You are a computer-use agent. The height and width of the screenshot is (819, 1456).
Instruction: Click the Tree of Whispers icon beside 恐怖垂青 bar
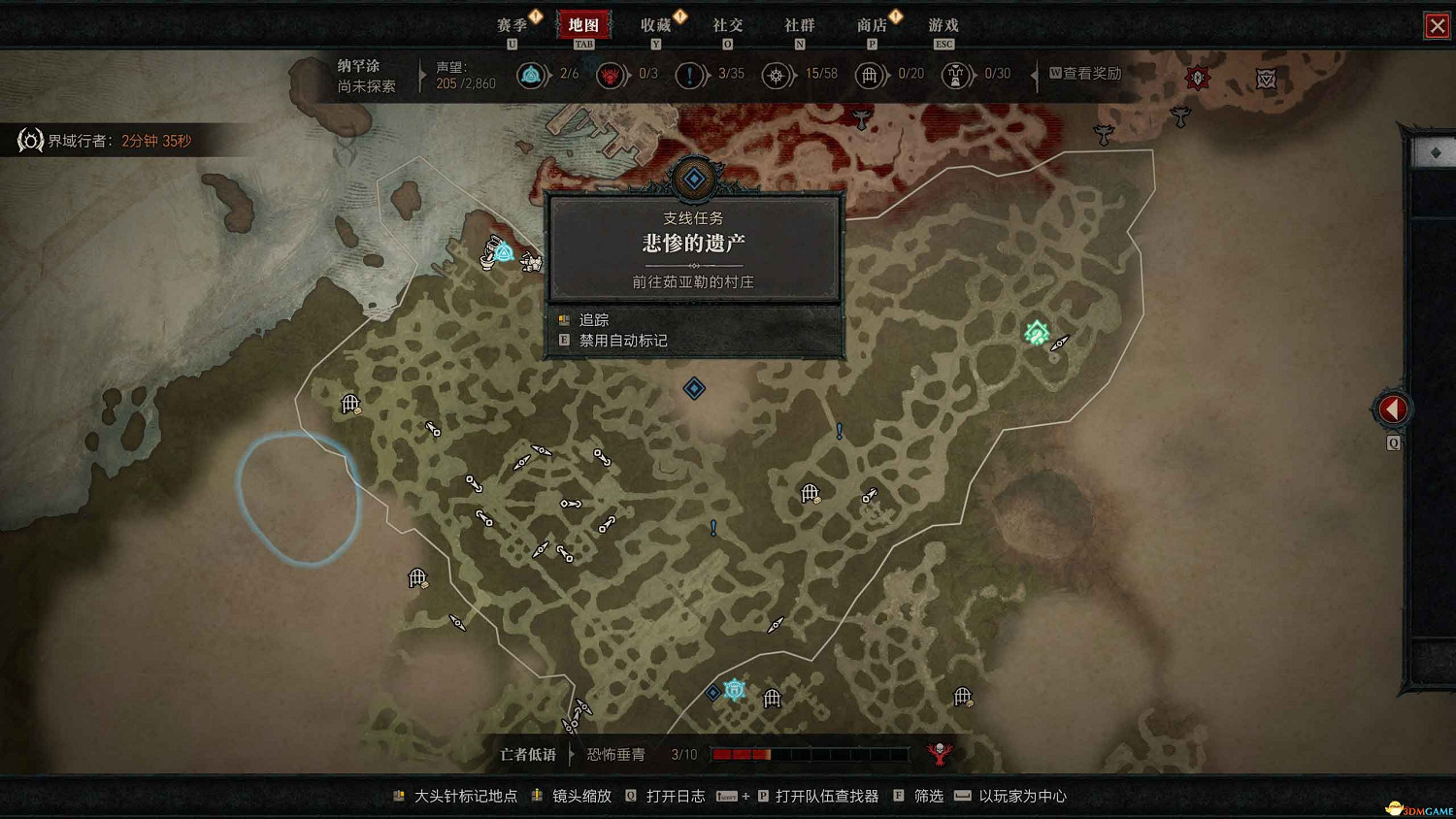pos(938,753)
